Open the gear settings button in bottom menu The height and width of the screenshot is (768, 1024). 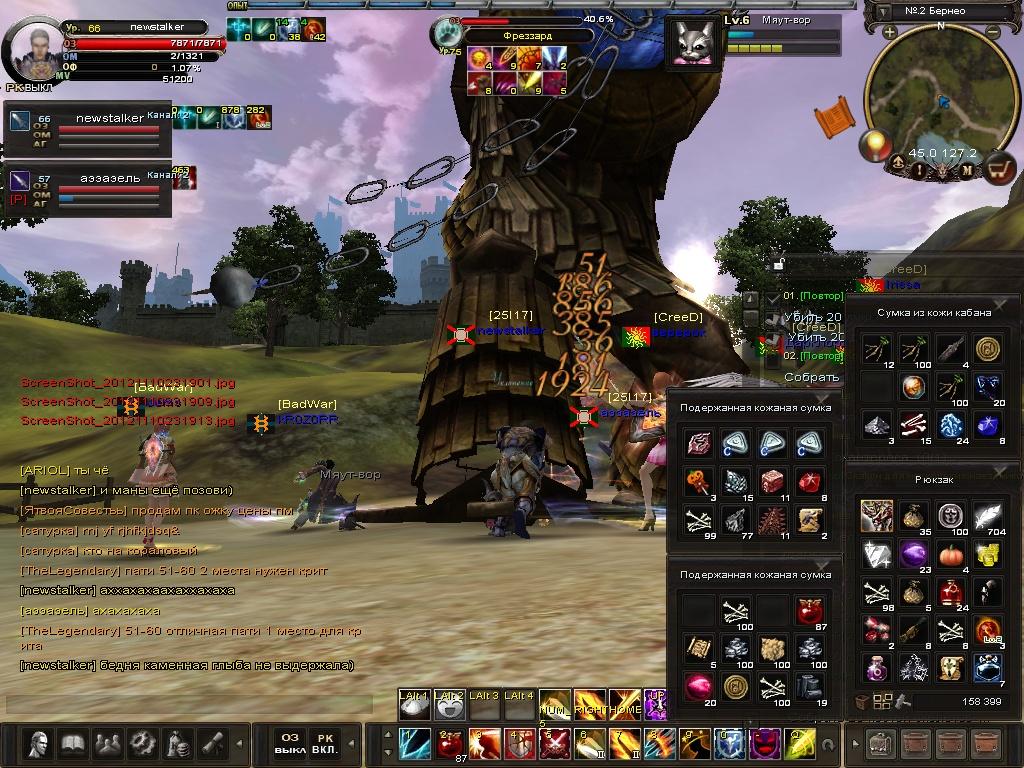pyautogui.click(x=144, y=744)
